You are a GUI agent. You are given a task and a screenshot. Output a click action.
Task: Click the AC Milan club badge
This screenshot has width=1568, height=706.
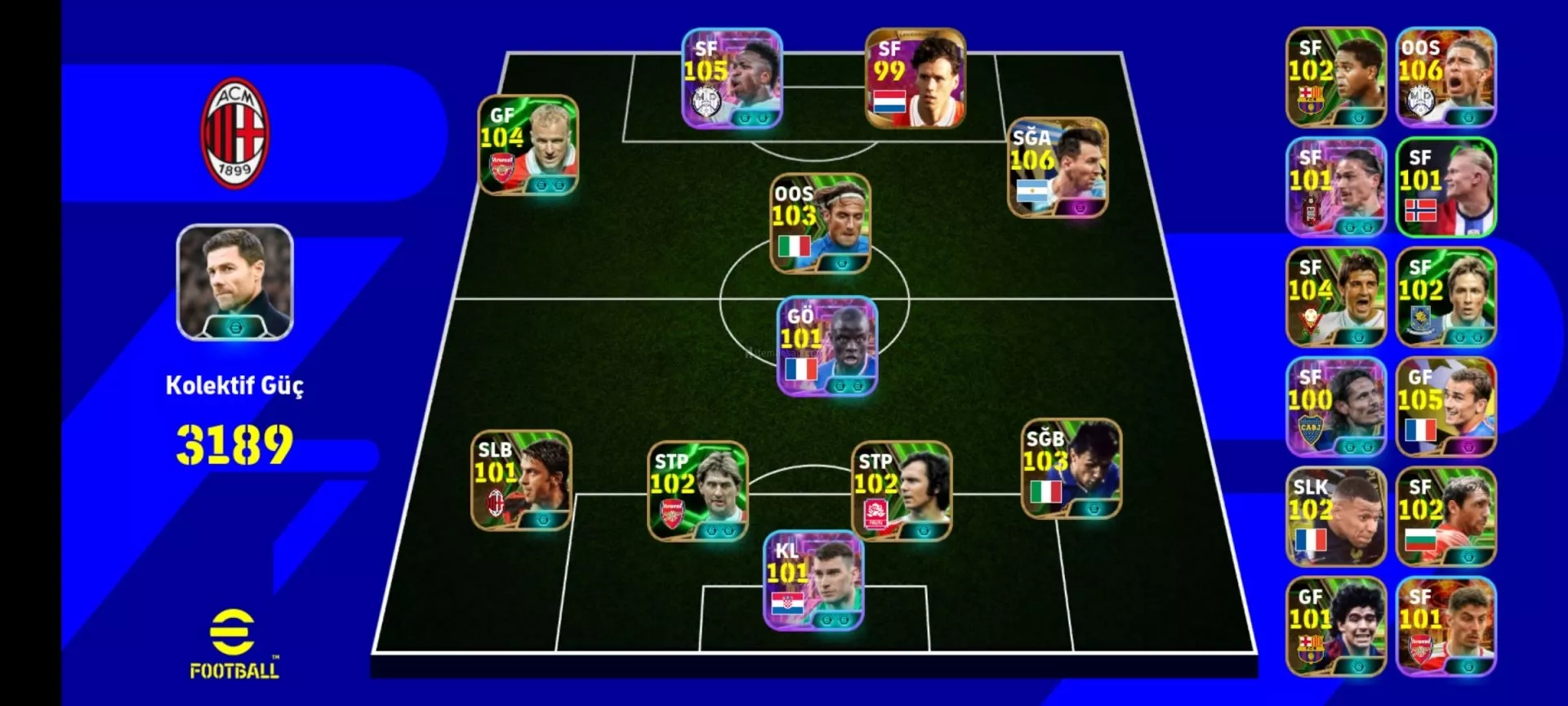click(x=234, y=133)
